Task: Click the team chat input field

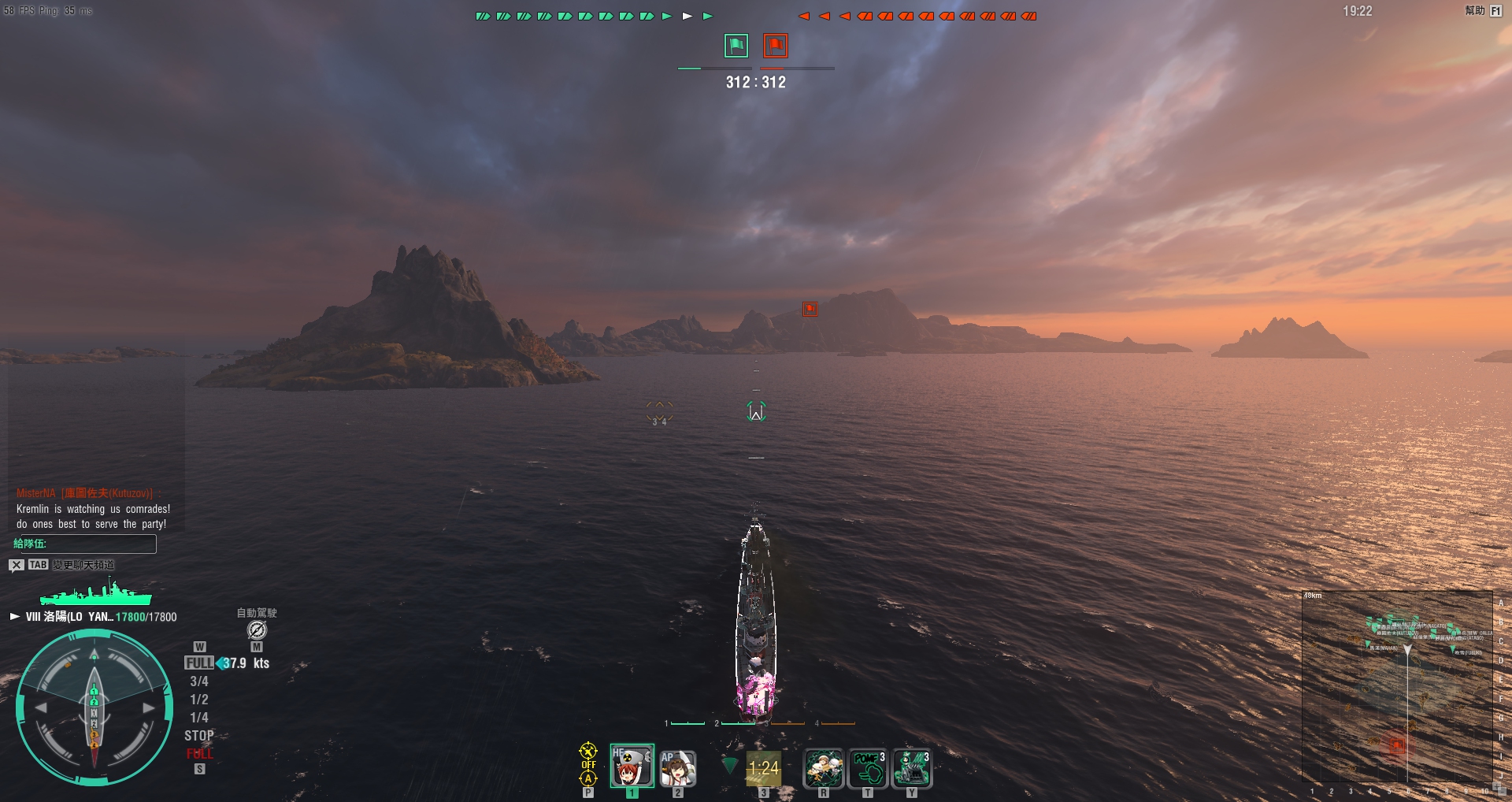Action: click(84, 544)
